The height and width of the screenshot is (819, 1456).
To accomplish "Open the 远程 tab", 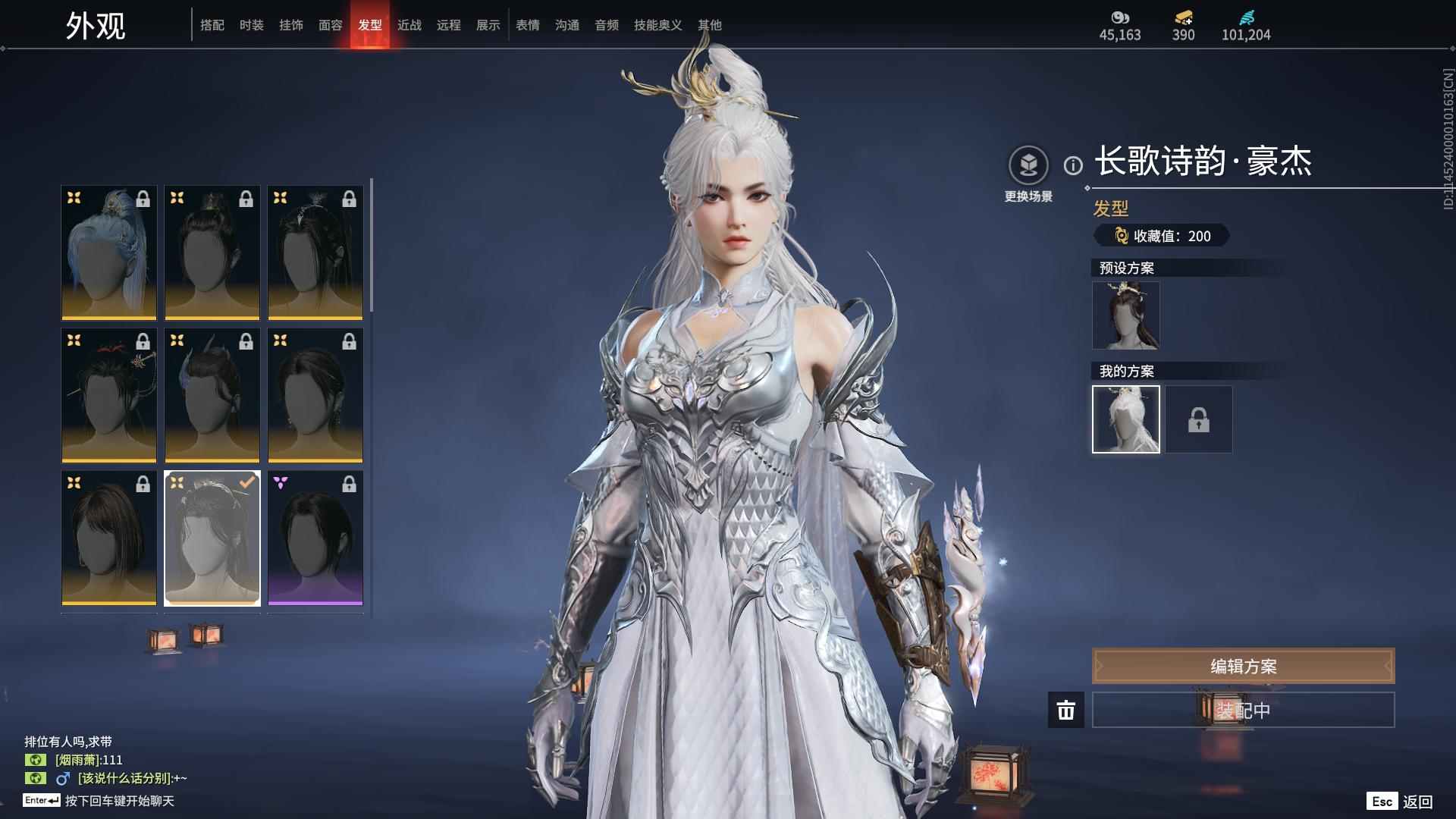I will click(448, 25).
